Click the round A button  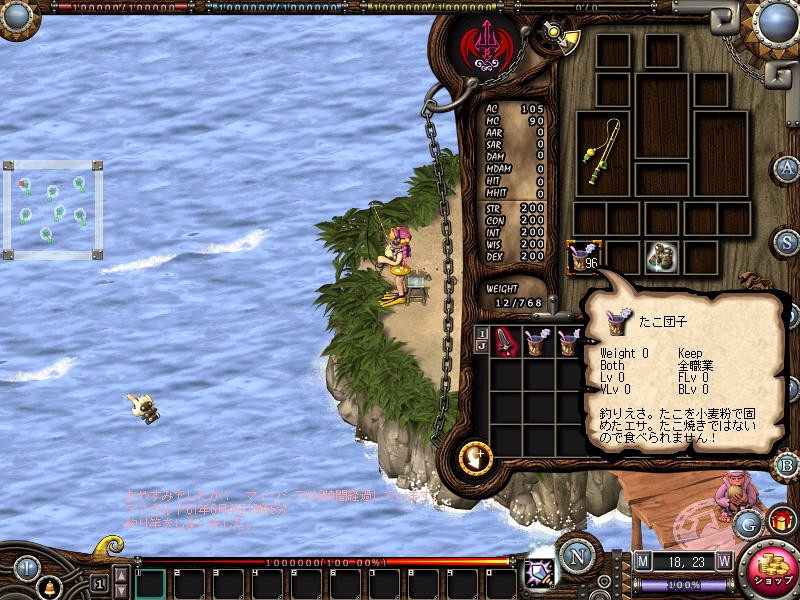[788, 168]
